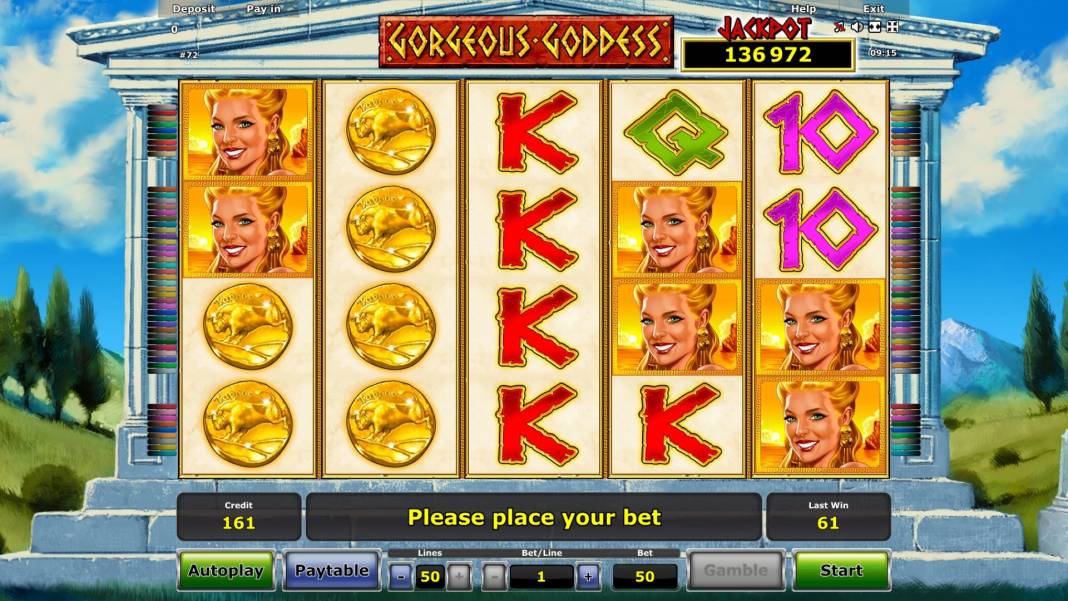Image resolution: width=1068 pixels, height=601 pixels.
Task: Lower the Bet/Line amount
Action: (495, 576)
